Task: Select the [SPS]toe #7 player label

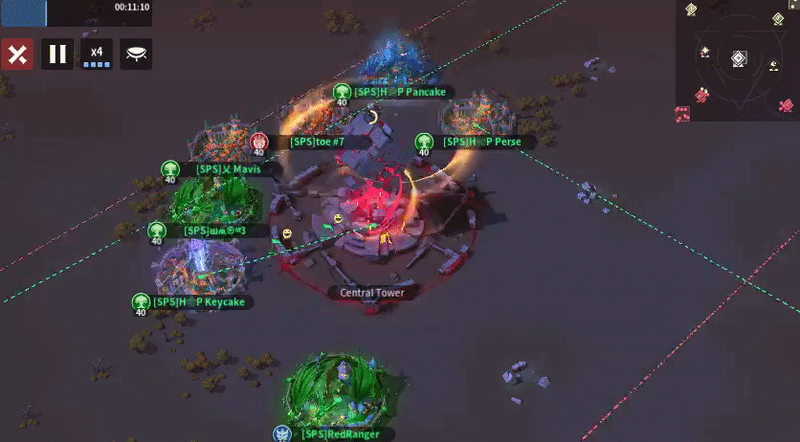Action: [316, 142]
